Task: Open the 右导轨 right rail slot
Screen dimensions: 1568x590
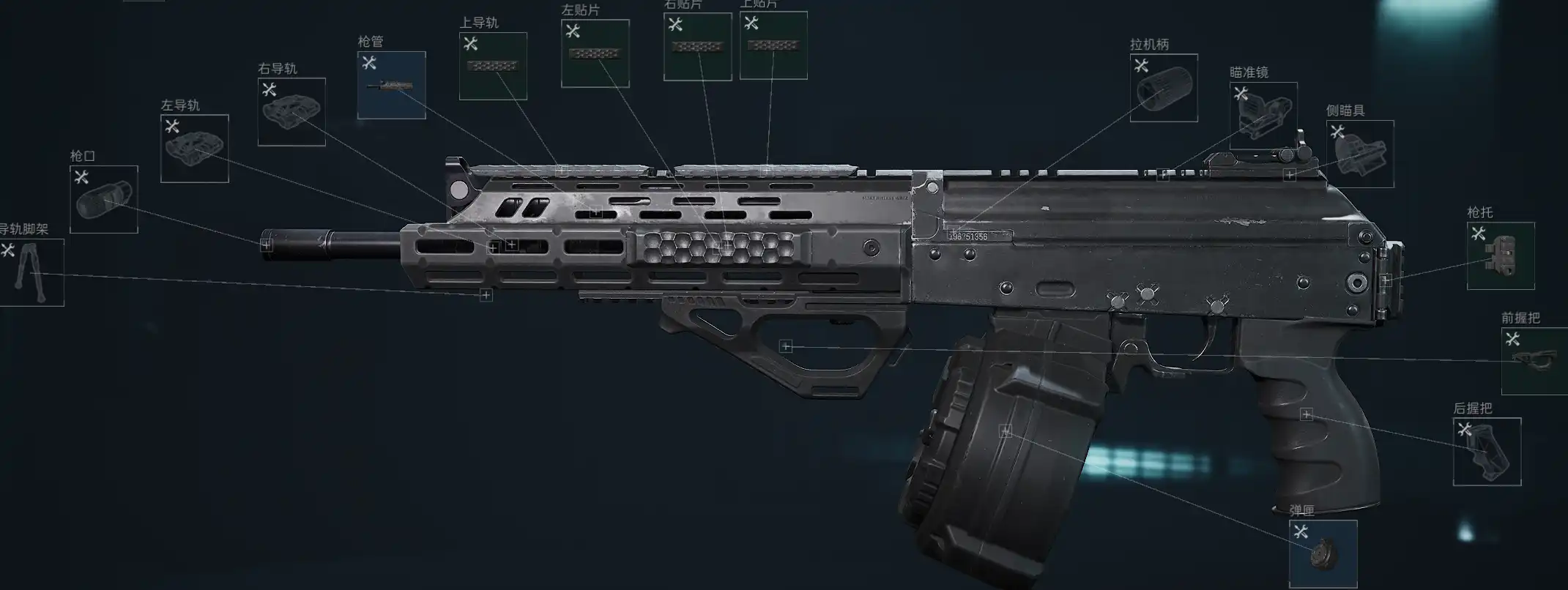Action: 291,112
